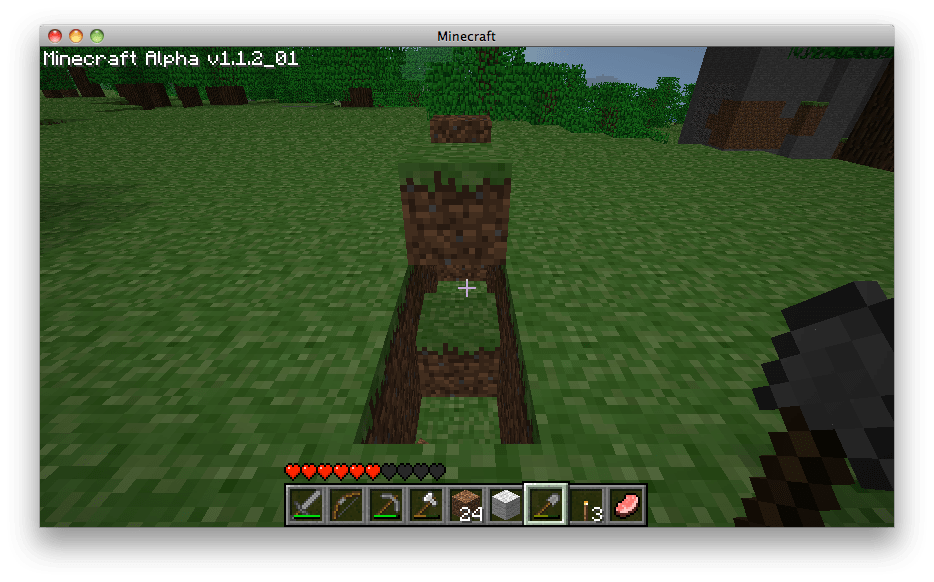Select the torches slot
934x582 pixels.
click(586, 504)
